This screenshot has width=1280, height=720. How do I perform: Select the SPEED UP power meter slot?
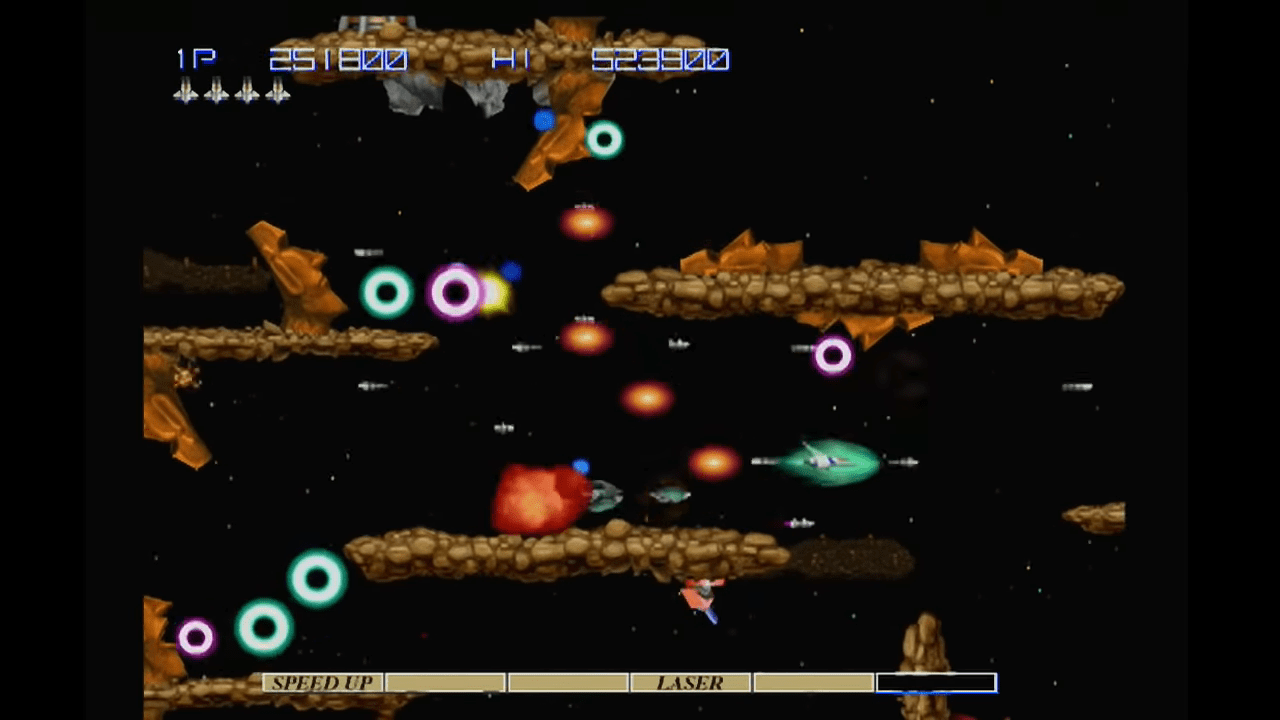point(322,683)
